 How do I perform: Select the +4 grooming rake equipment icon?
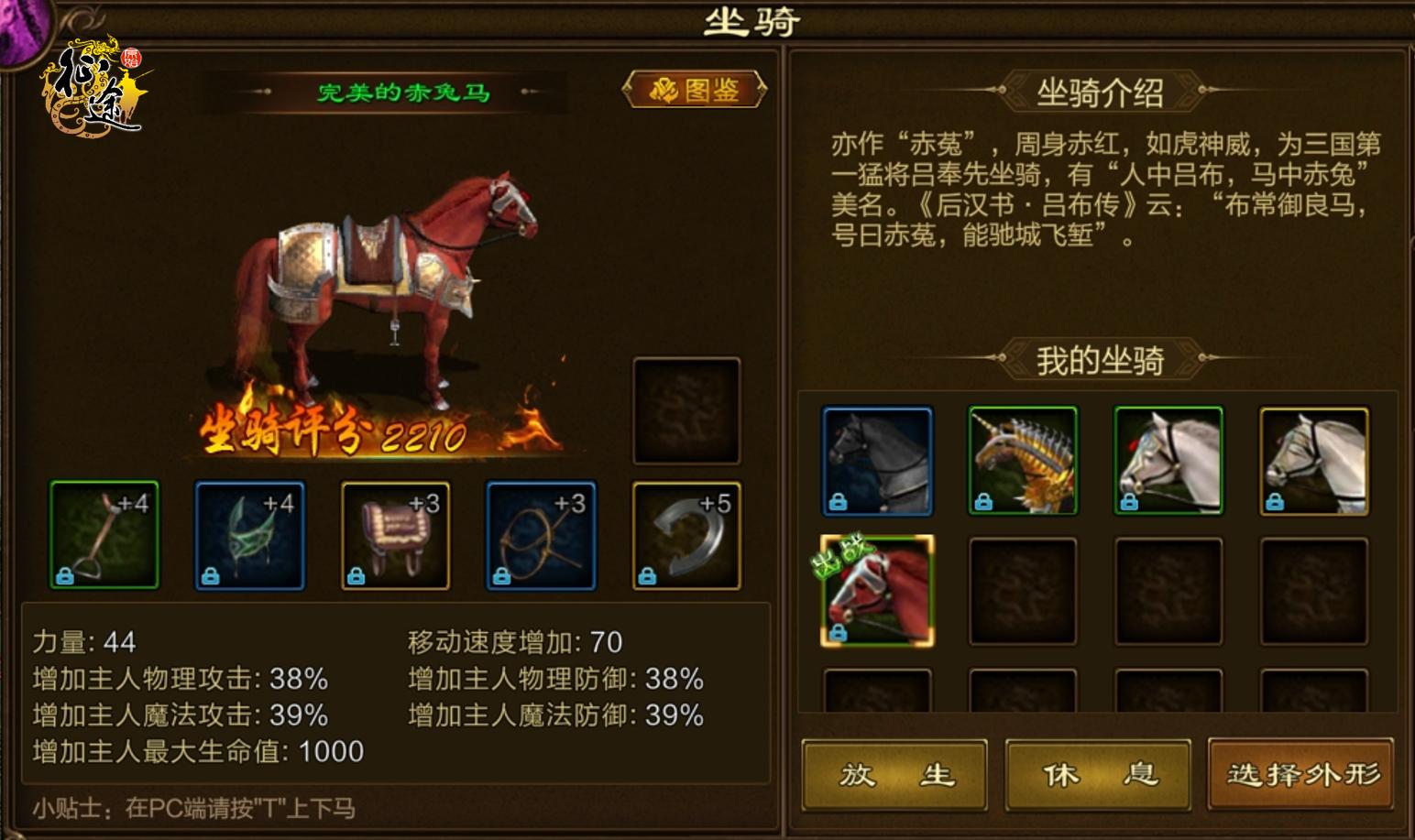[104, 534]
